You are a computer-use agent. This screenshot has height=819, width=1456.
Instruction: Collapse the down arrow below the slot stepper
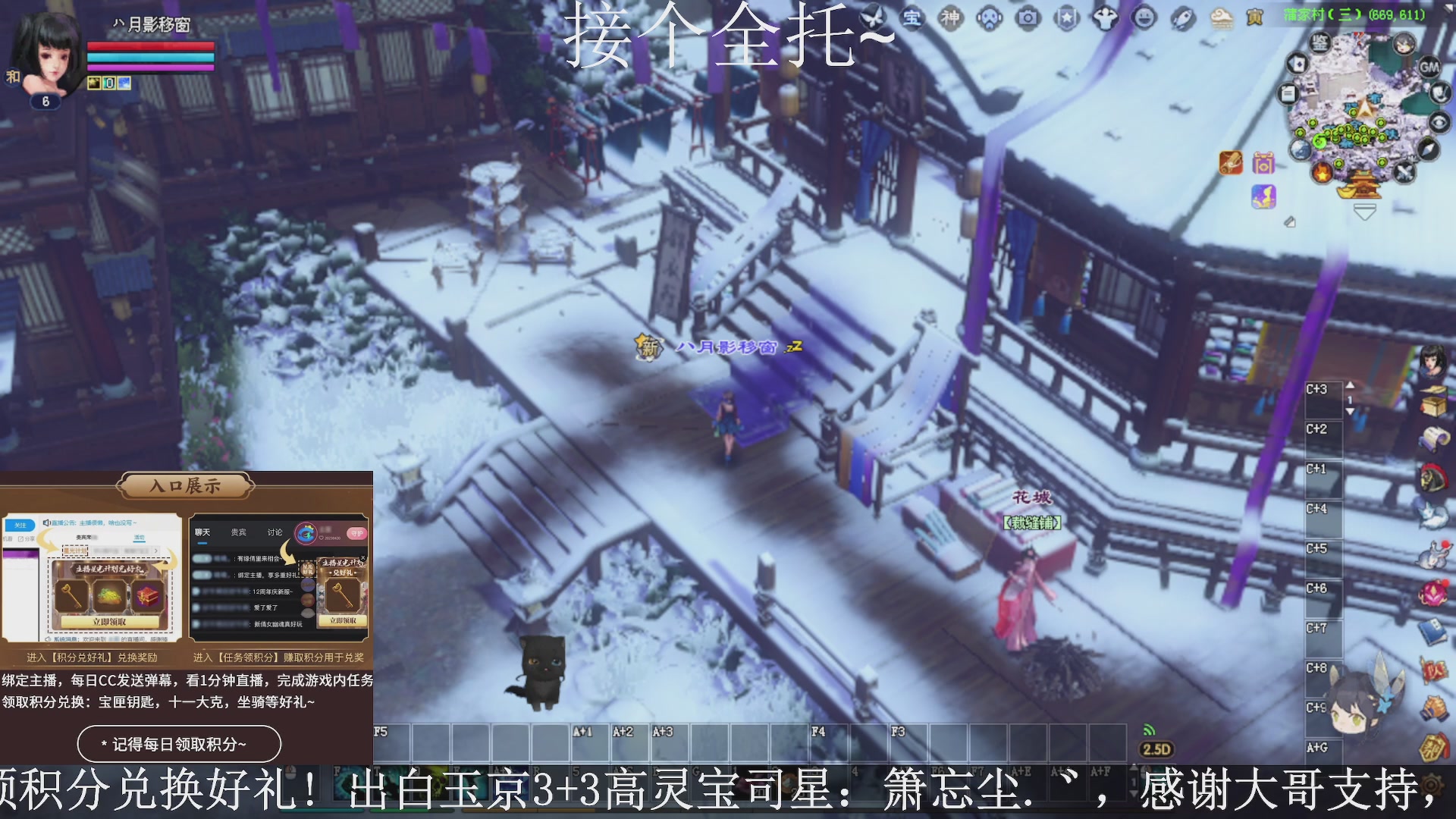pyautogui.click(x=1350, y=411)
